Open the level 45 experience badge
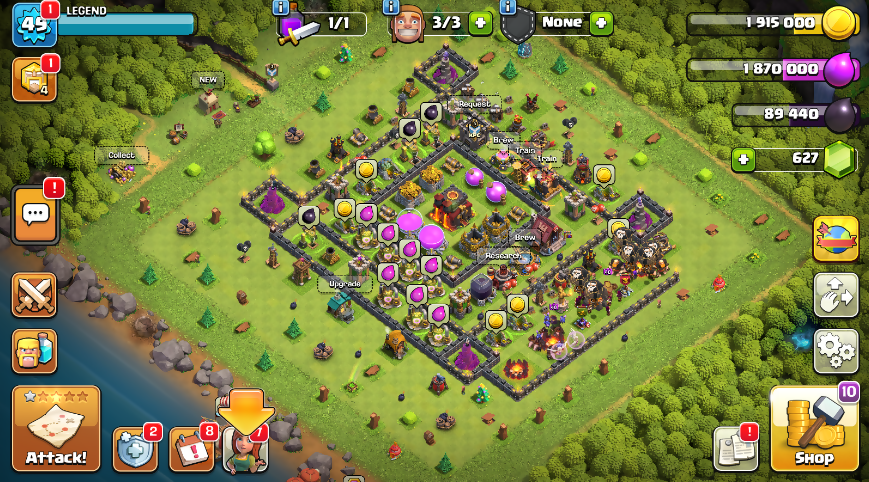The height and width of the screenshot is (482, 869). pyautogui.click(x=32, y=24)
